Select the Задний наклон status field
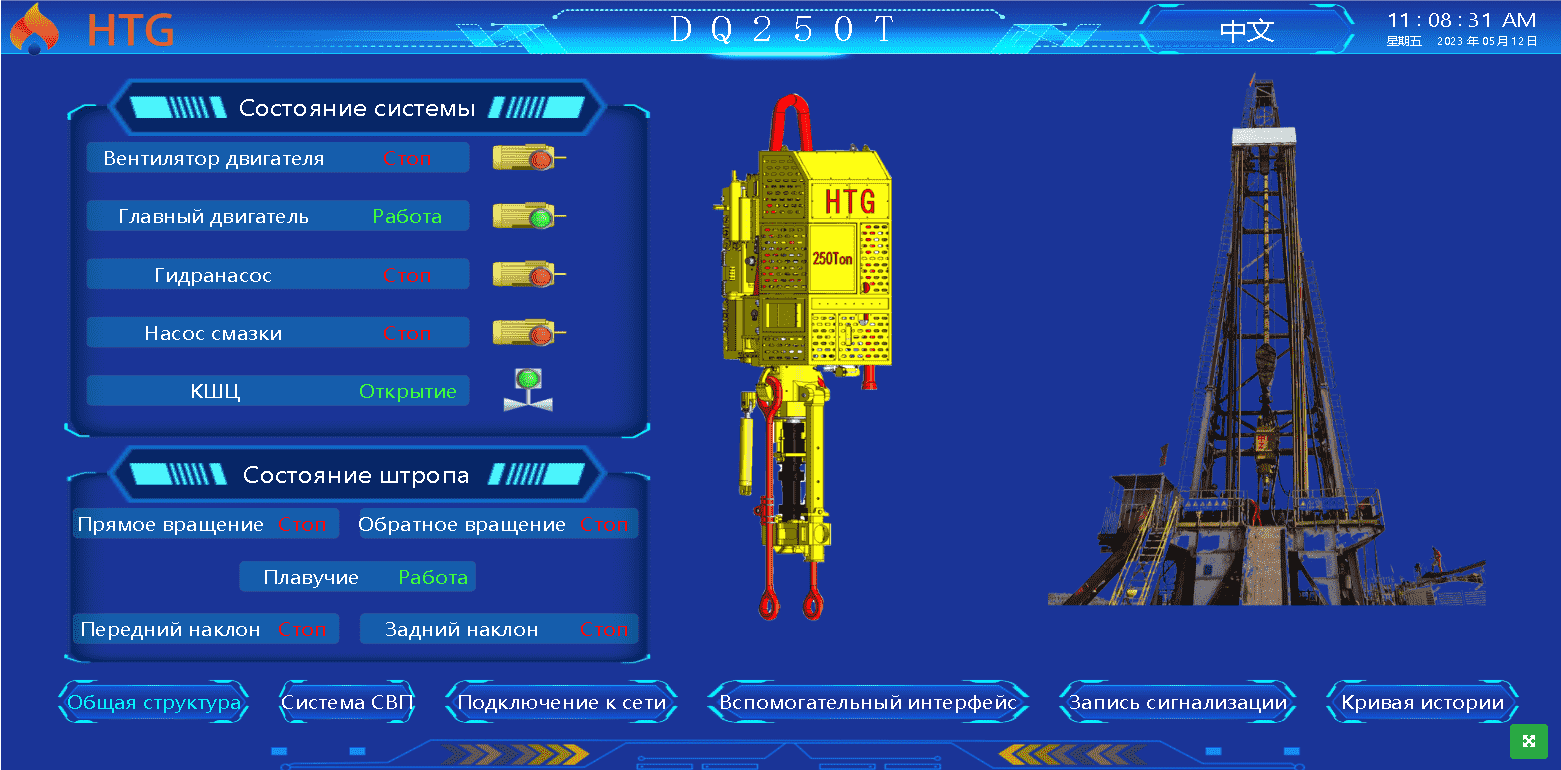1561x770 pixels. (498, 629)
